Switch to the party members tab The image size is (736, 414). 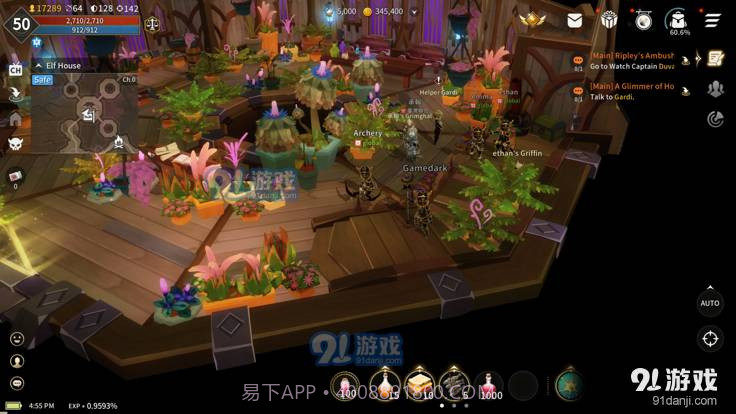[x=715, y=89]
